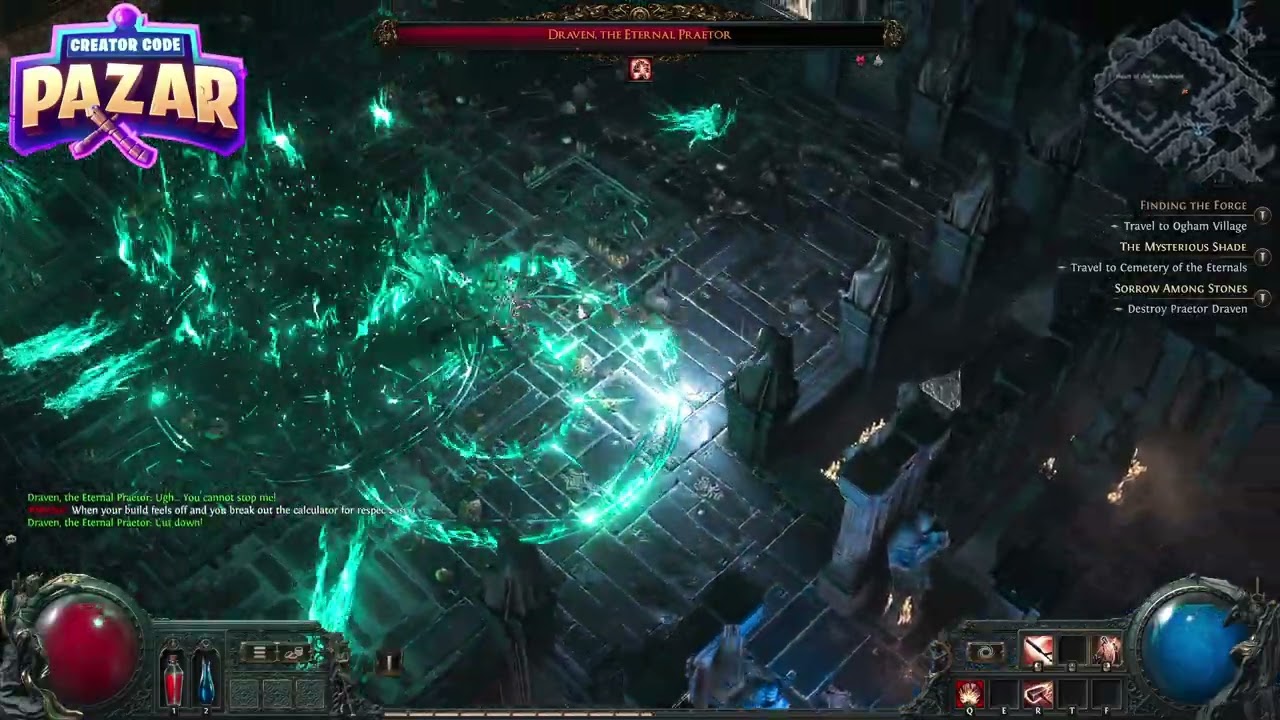Click the pin beside Finding the Forge
Viewport: 1280px width, 720px height.
1263,215
